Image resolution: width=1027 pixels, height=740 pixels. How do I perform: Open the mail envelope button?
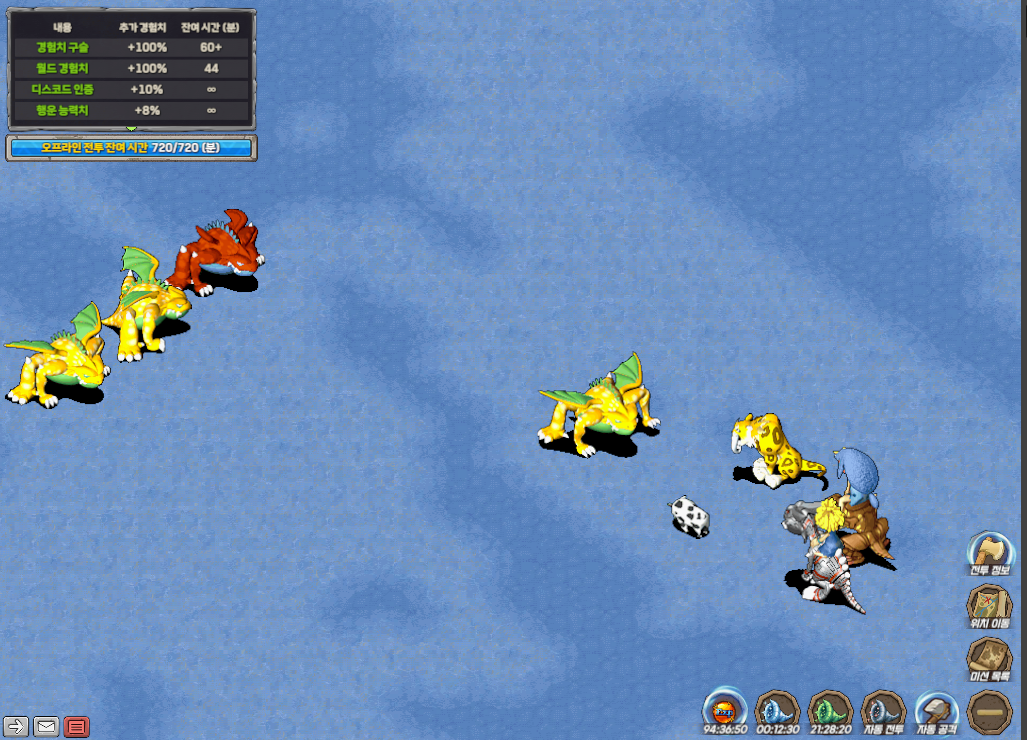[x=46, y=727]
